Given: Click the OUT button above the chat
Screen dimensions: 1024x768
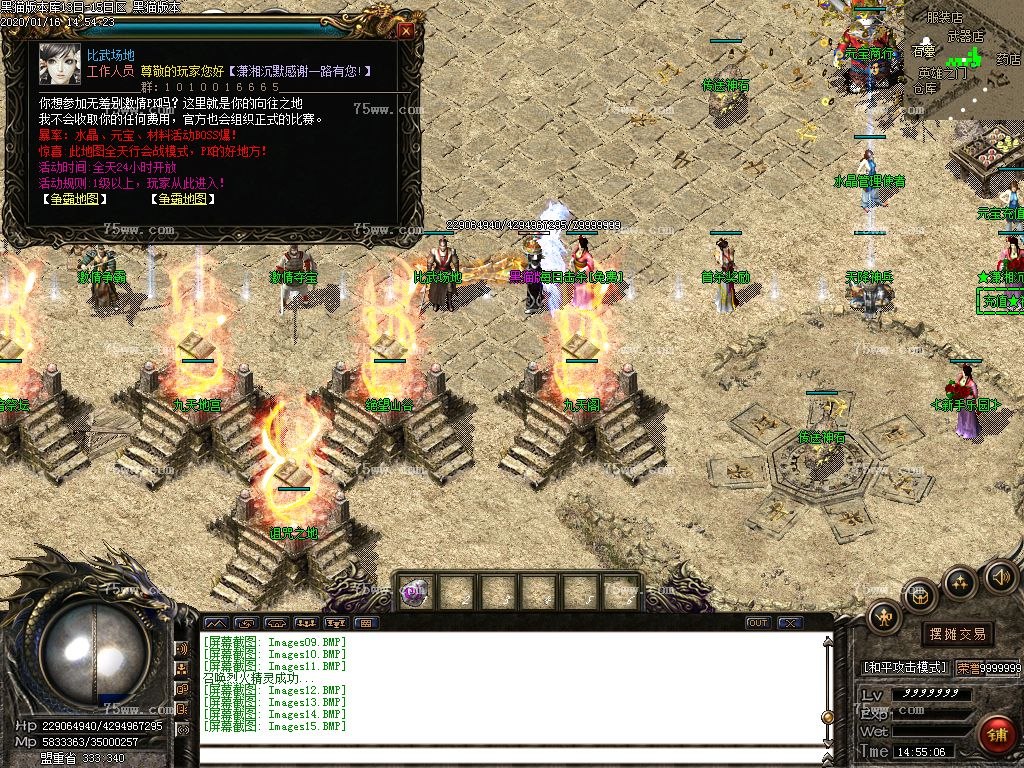Looking at the screenshot, I should (758, 623).
